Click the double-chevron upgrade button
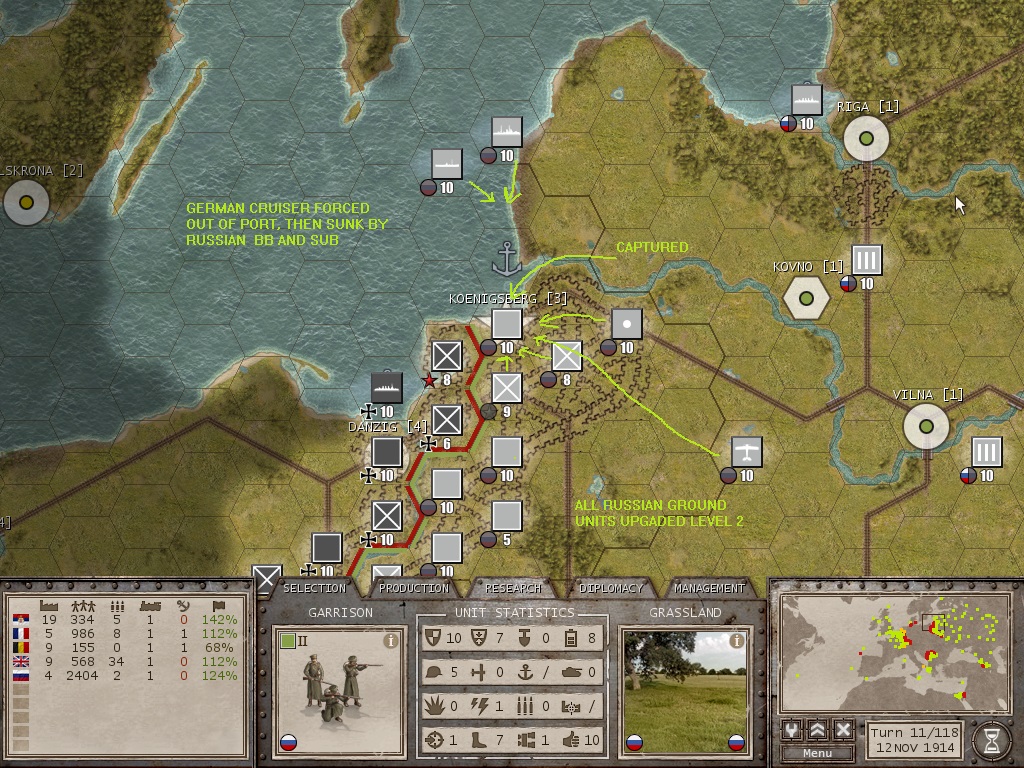The width and height of the screenshot is (1024, 768). [x=817, y=729]
